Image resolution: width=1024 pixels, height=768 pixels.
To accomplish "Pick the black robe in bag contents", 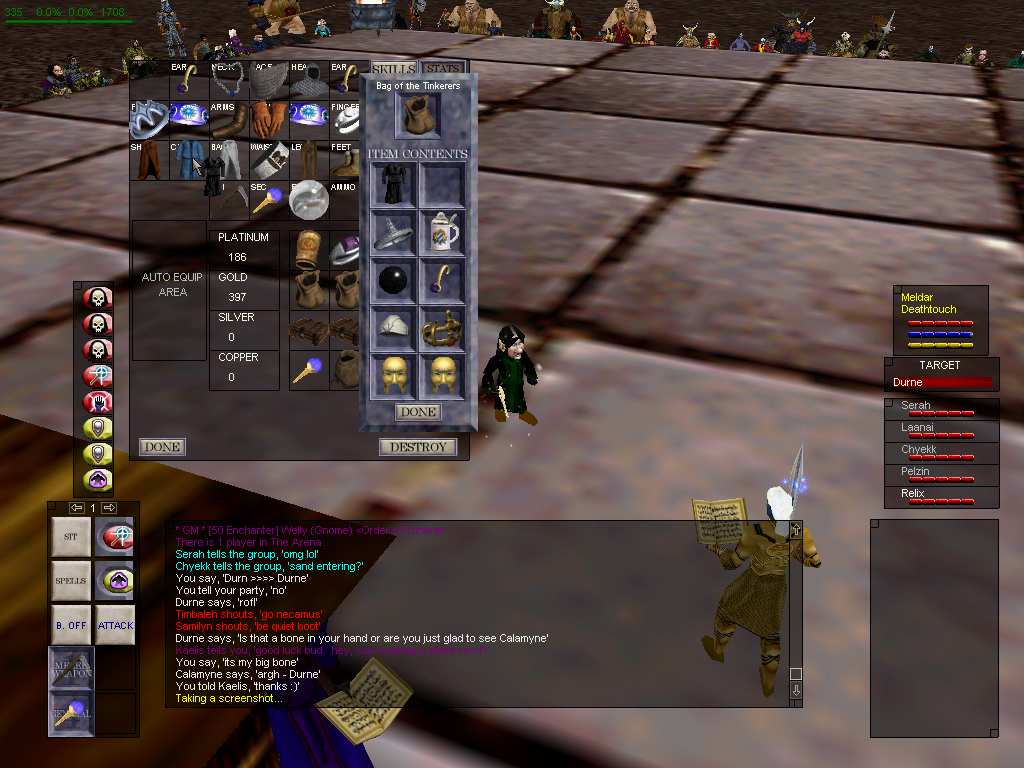I will pyautogui.click(x=392, y=186).
